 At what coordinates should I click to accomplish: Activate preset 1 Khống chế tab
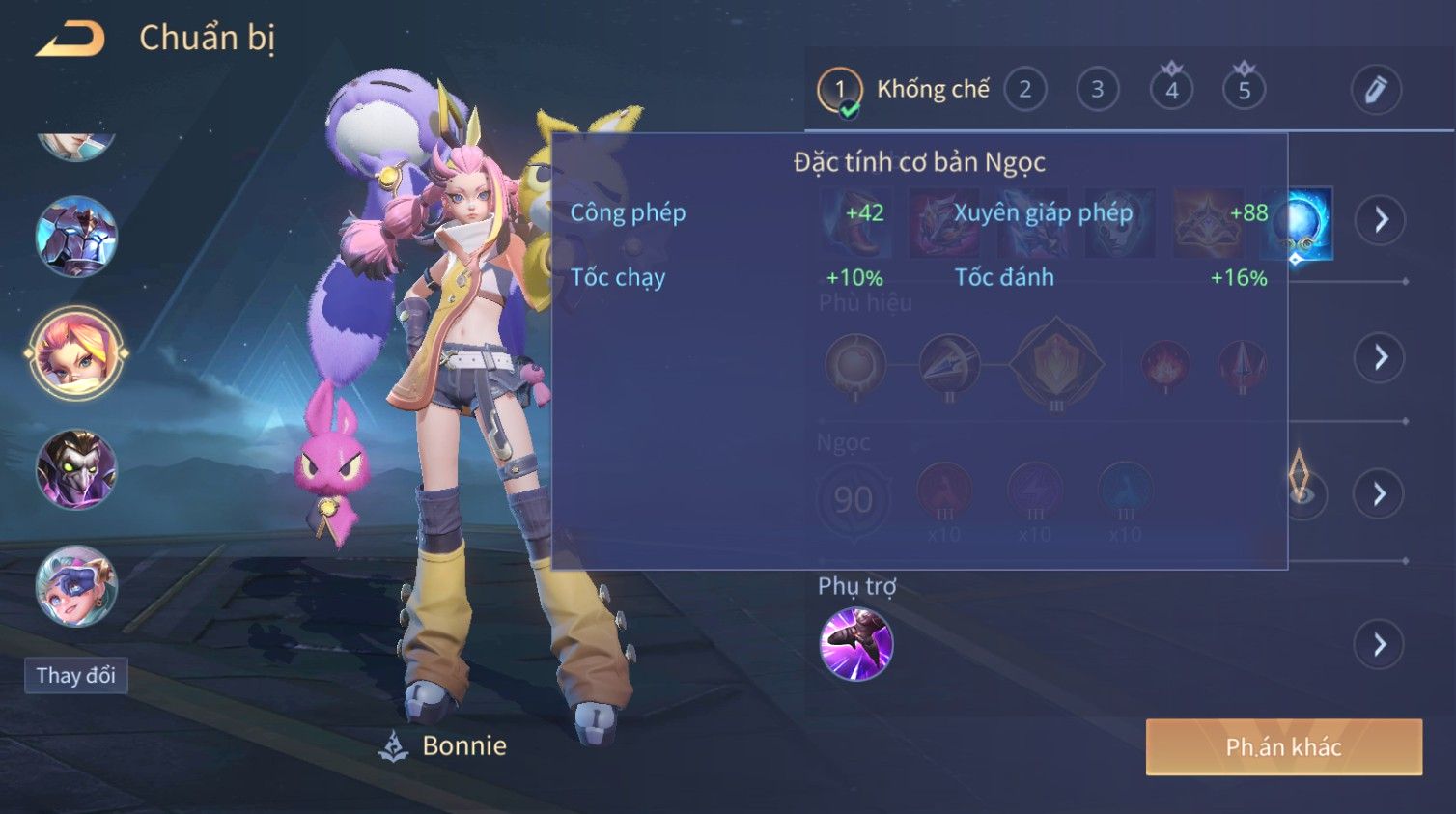903,90
